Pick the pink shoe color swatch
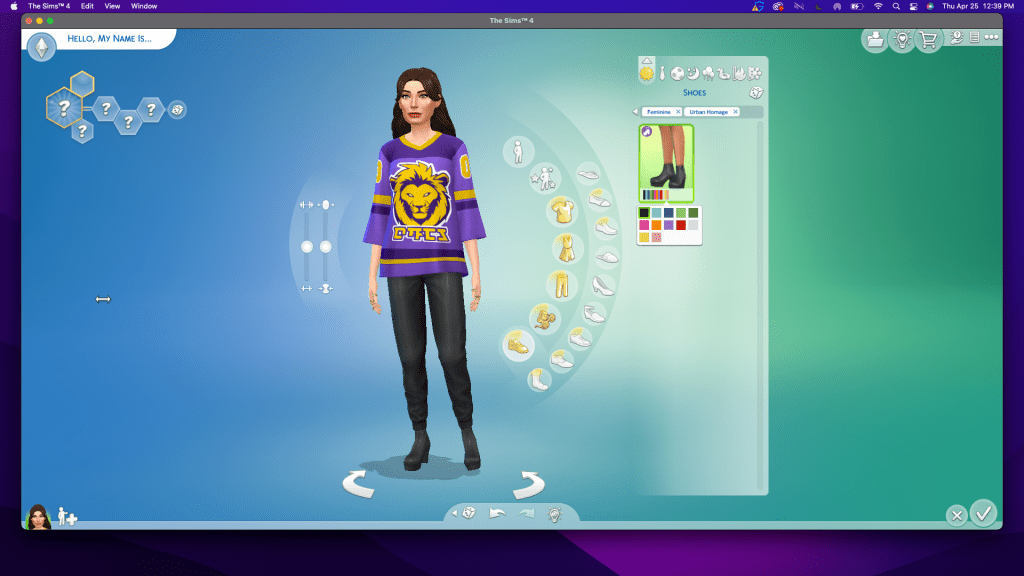This screenshot has height=576, width=1024. 644,225
